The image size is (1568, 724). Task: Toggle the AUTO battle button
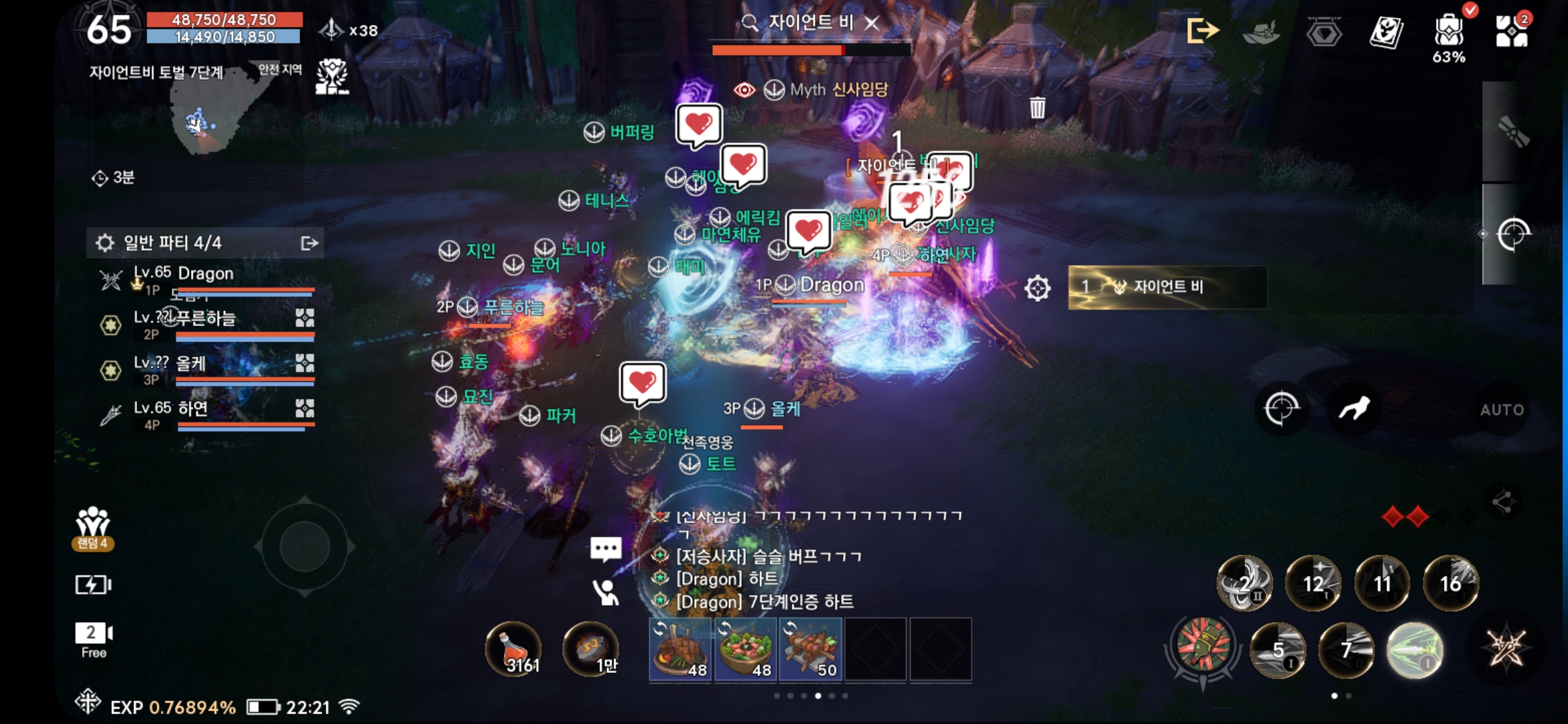pos(1502,410)
